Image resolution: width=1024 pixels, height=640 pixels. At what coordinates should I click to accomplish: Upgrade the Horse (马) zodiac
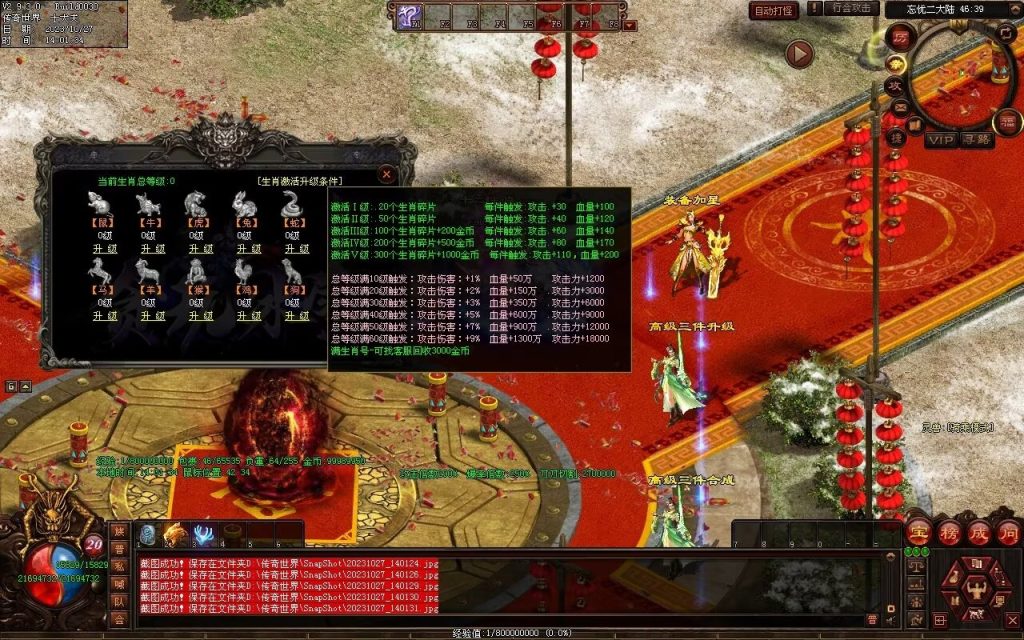pyautogui.click(x=106, y=316)
